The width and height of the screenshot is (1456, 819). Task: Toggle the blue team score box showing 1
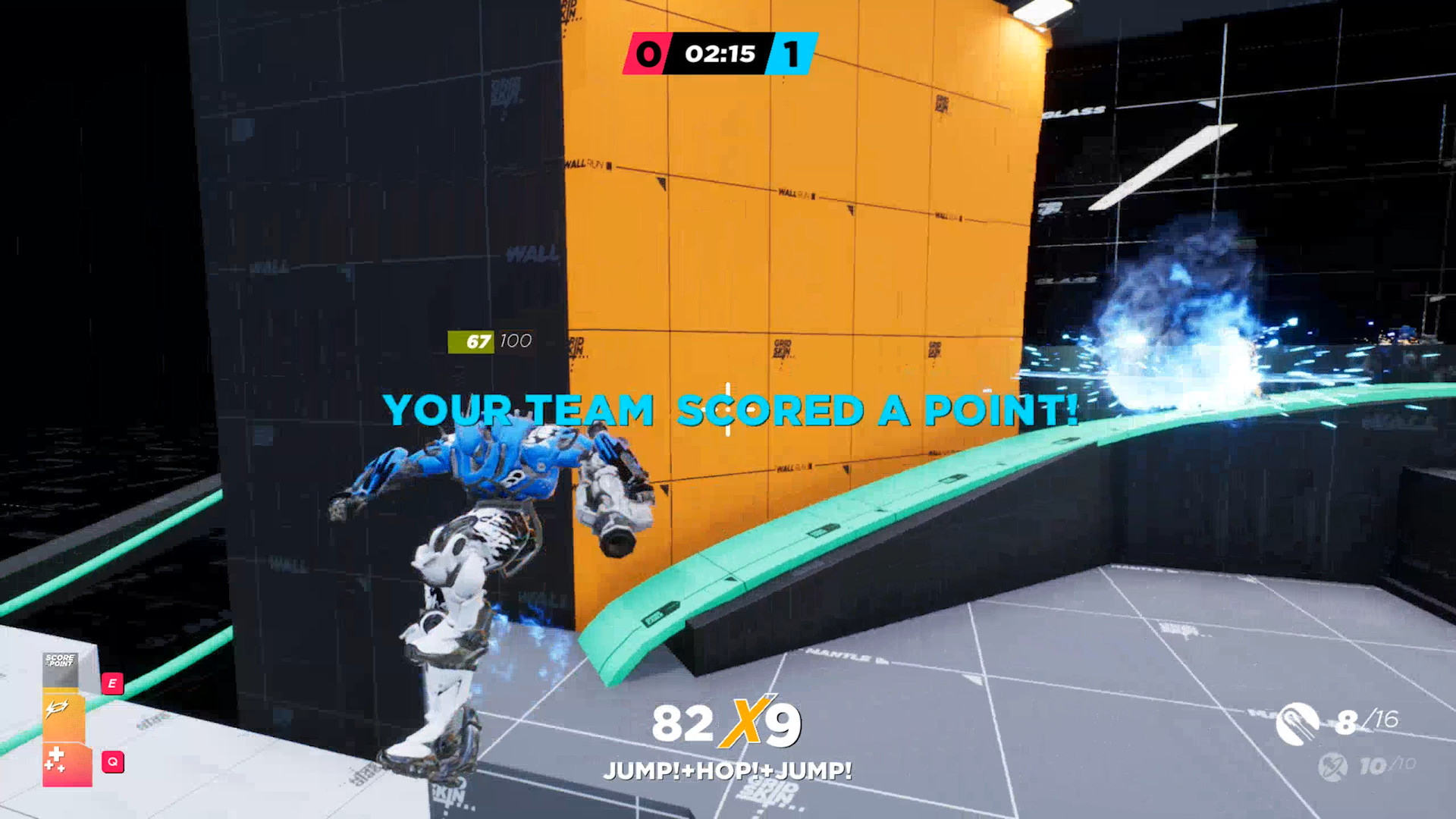click(x=791, y=53)
